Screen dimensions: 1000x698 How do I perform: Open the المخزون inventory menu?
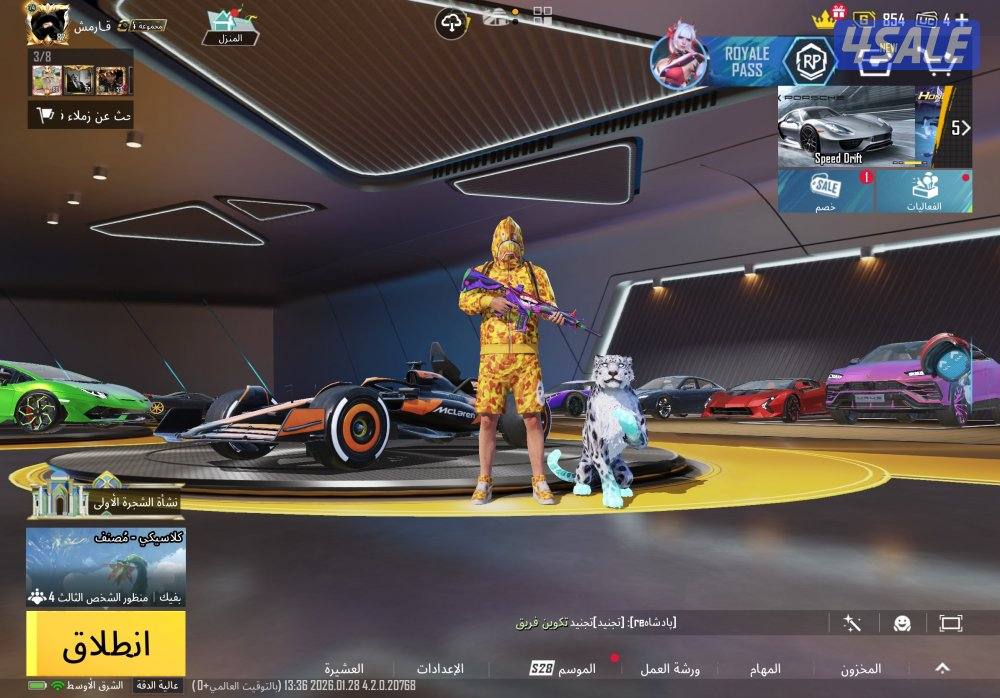tap(860, 668)
